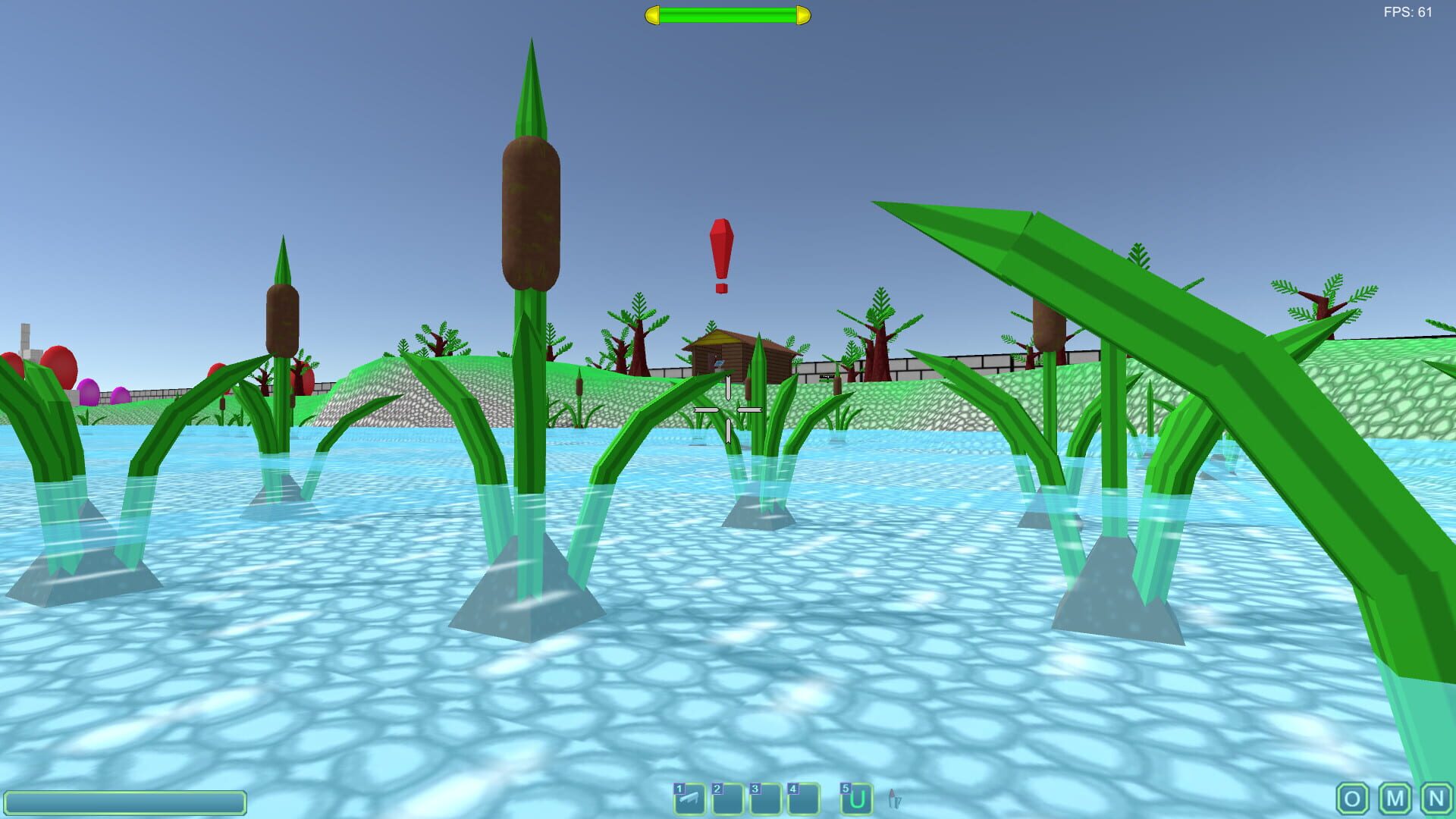Image resolution: width=1456 pixels, height=819 pixels.
Task: Select empty hotbar slot 4
Action: (803, 799)
